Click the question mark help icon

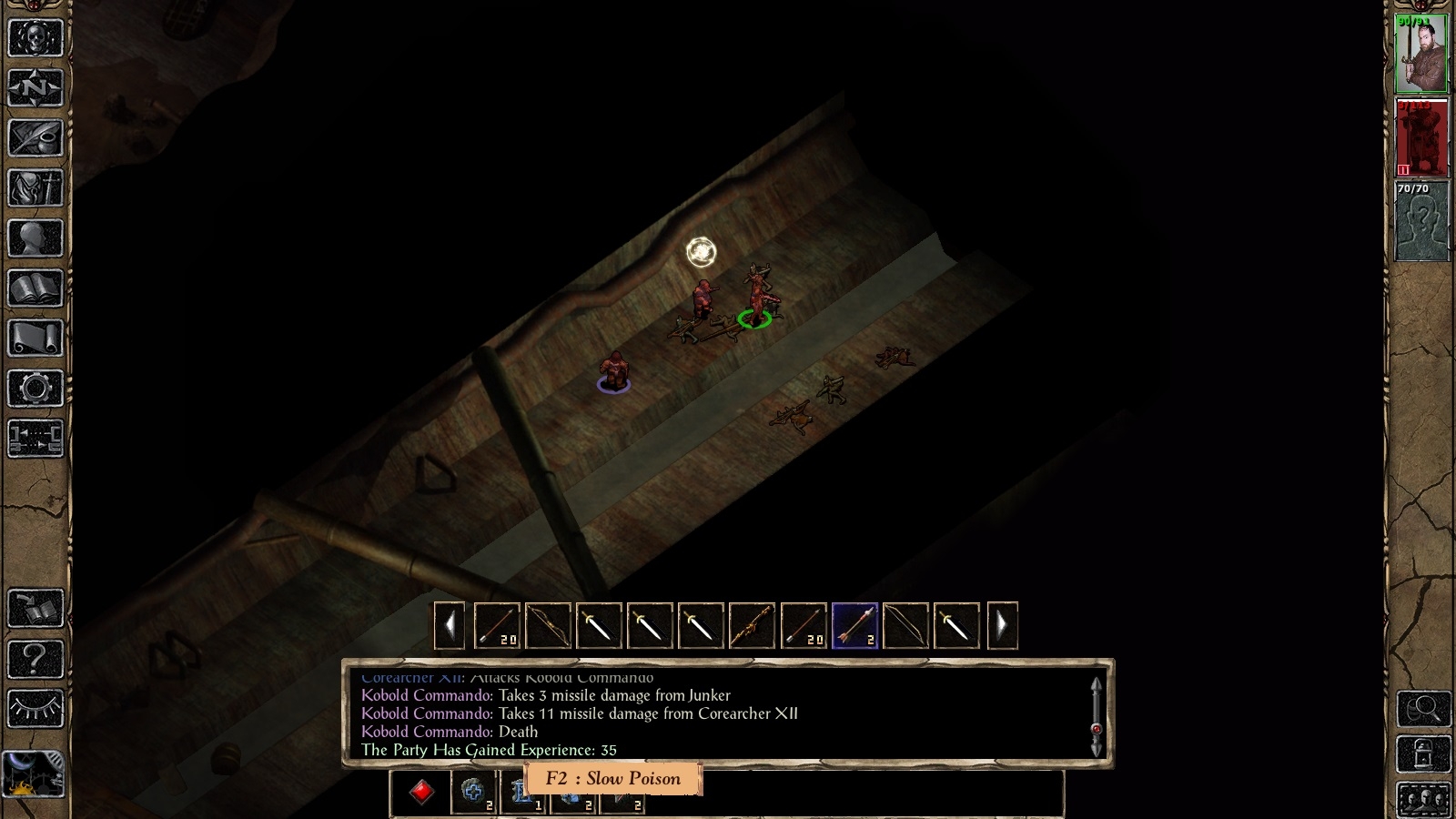35,658
